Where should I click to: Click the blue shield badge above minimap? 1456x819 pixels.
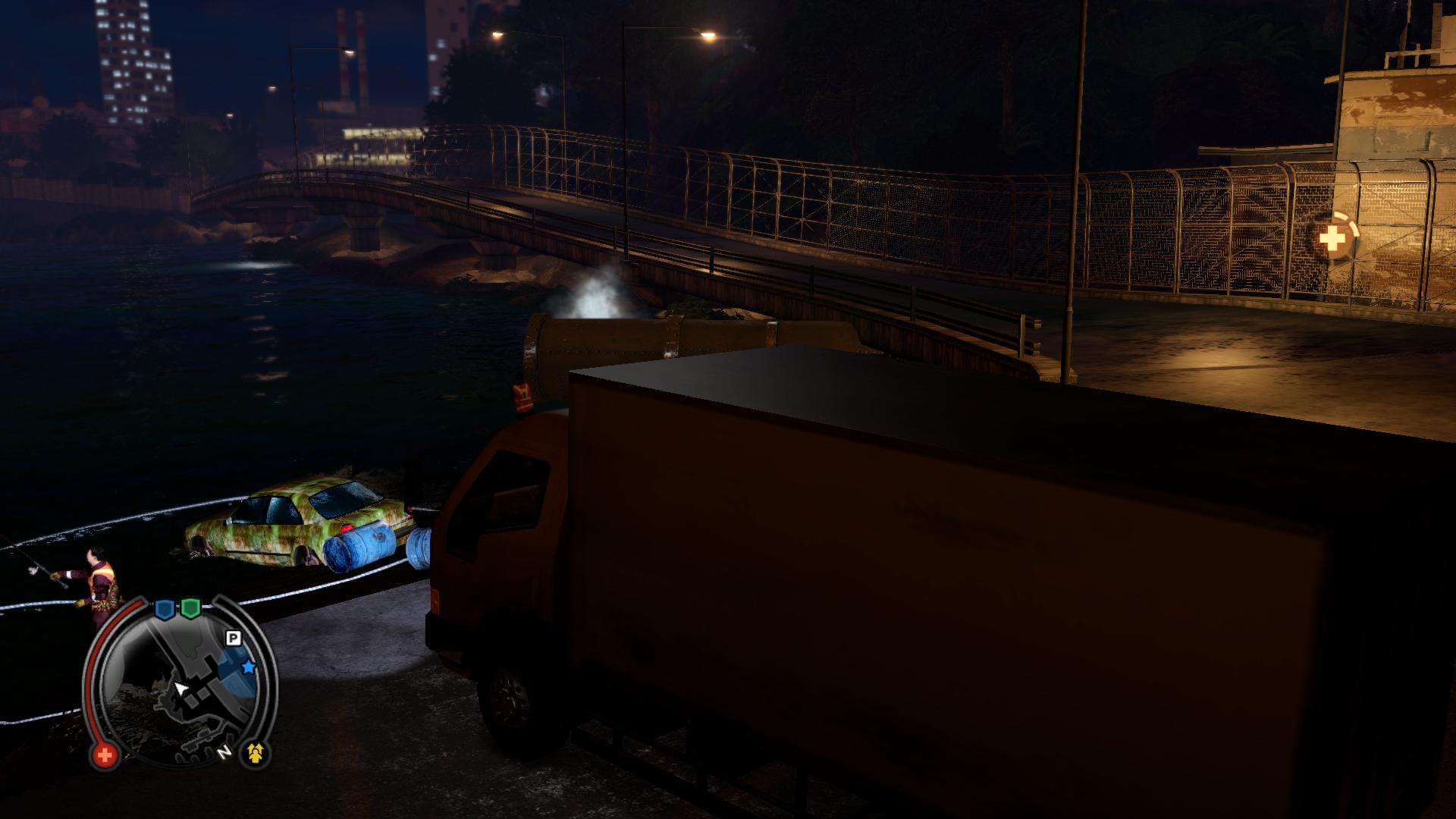[165, 608]
